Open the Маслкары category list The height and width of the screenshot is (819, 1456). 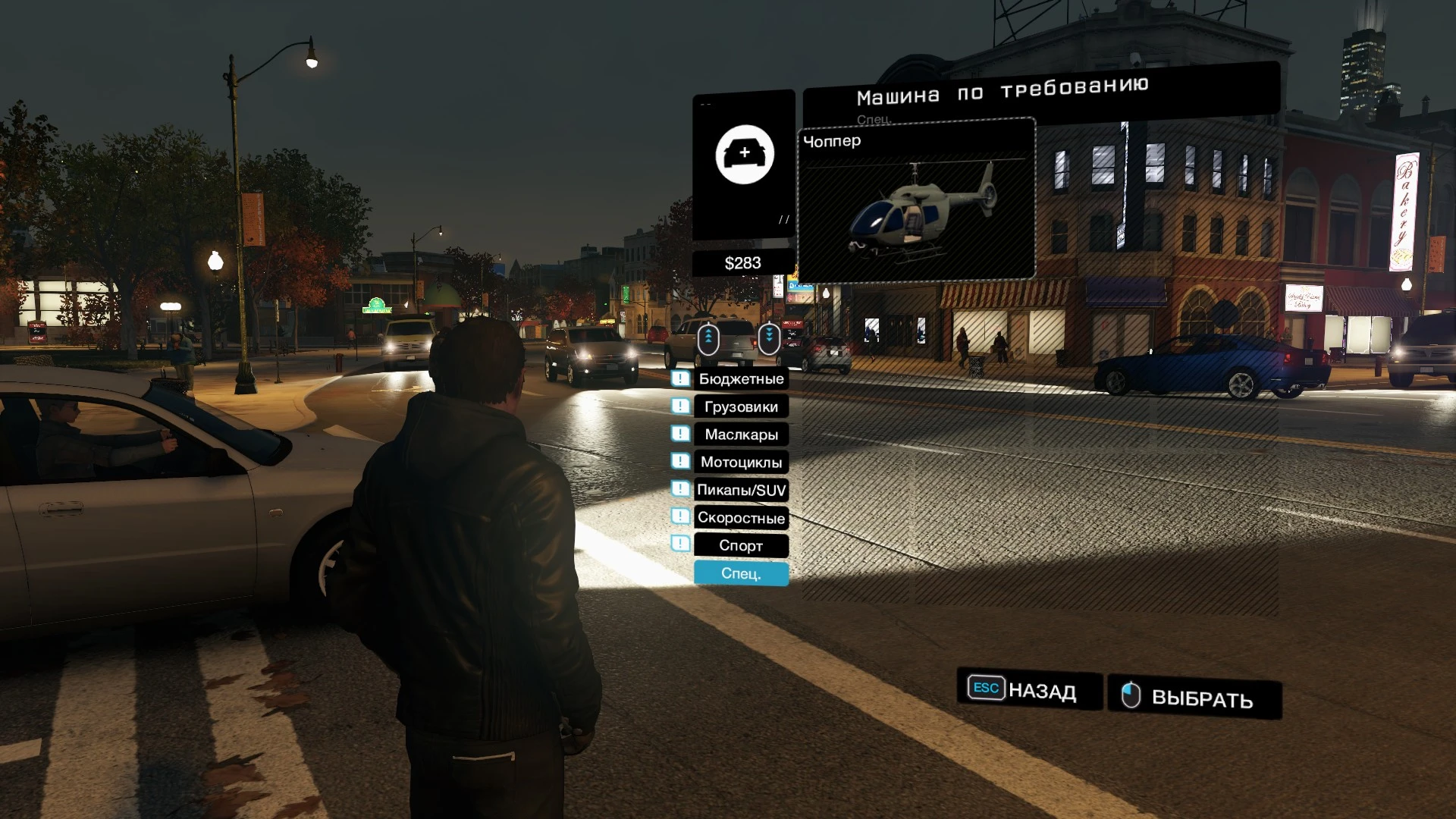point(740,434)
